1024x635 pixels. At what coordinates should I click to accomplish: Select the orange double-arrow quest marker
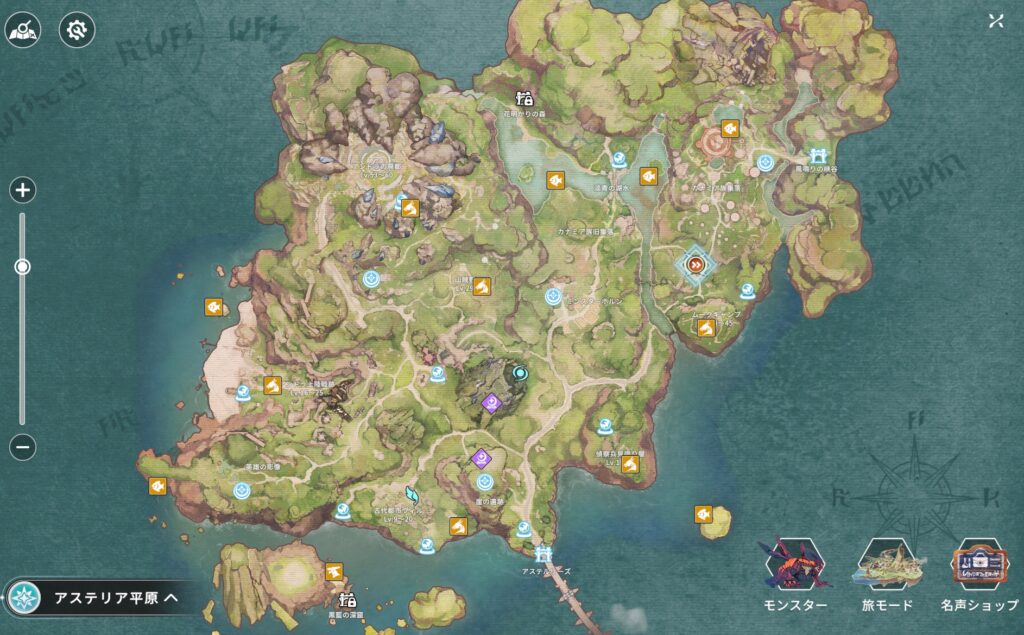(x=696, y=264)
